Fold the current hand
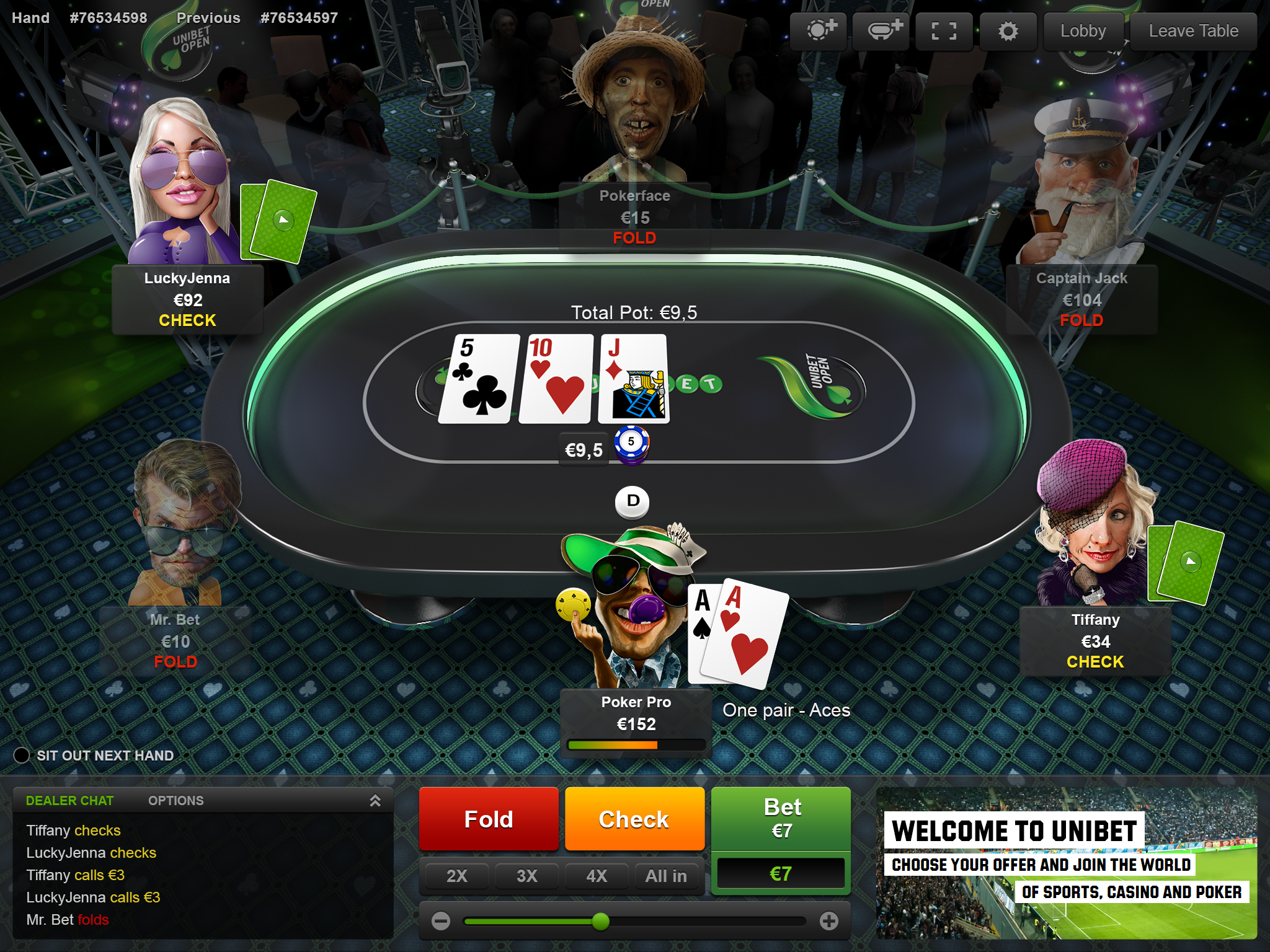 pos(489,819)
